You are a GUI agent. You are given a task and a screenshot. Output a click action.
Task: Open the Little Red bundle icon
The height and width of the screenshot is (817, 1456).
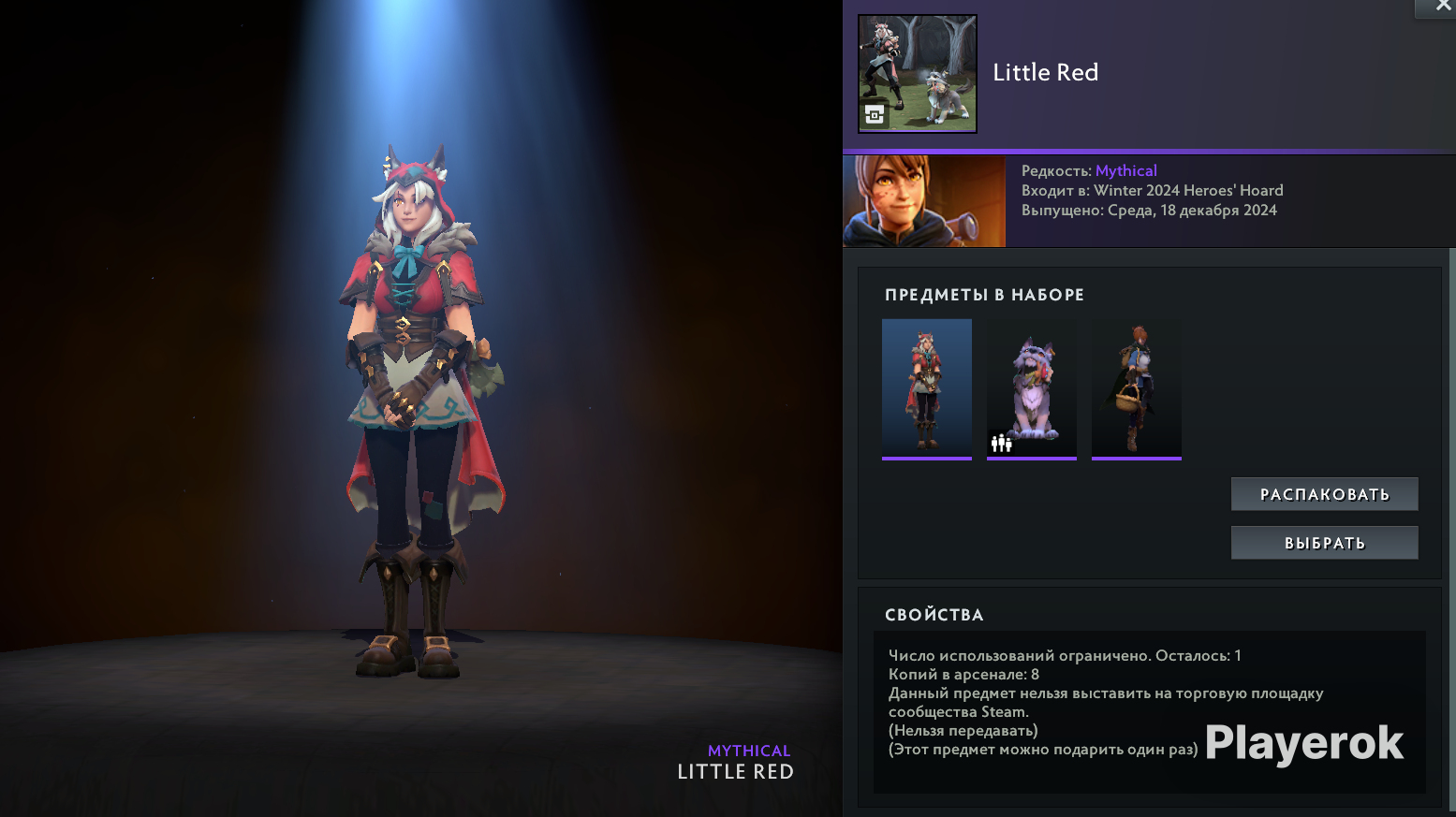(918, 74)
